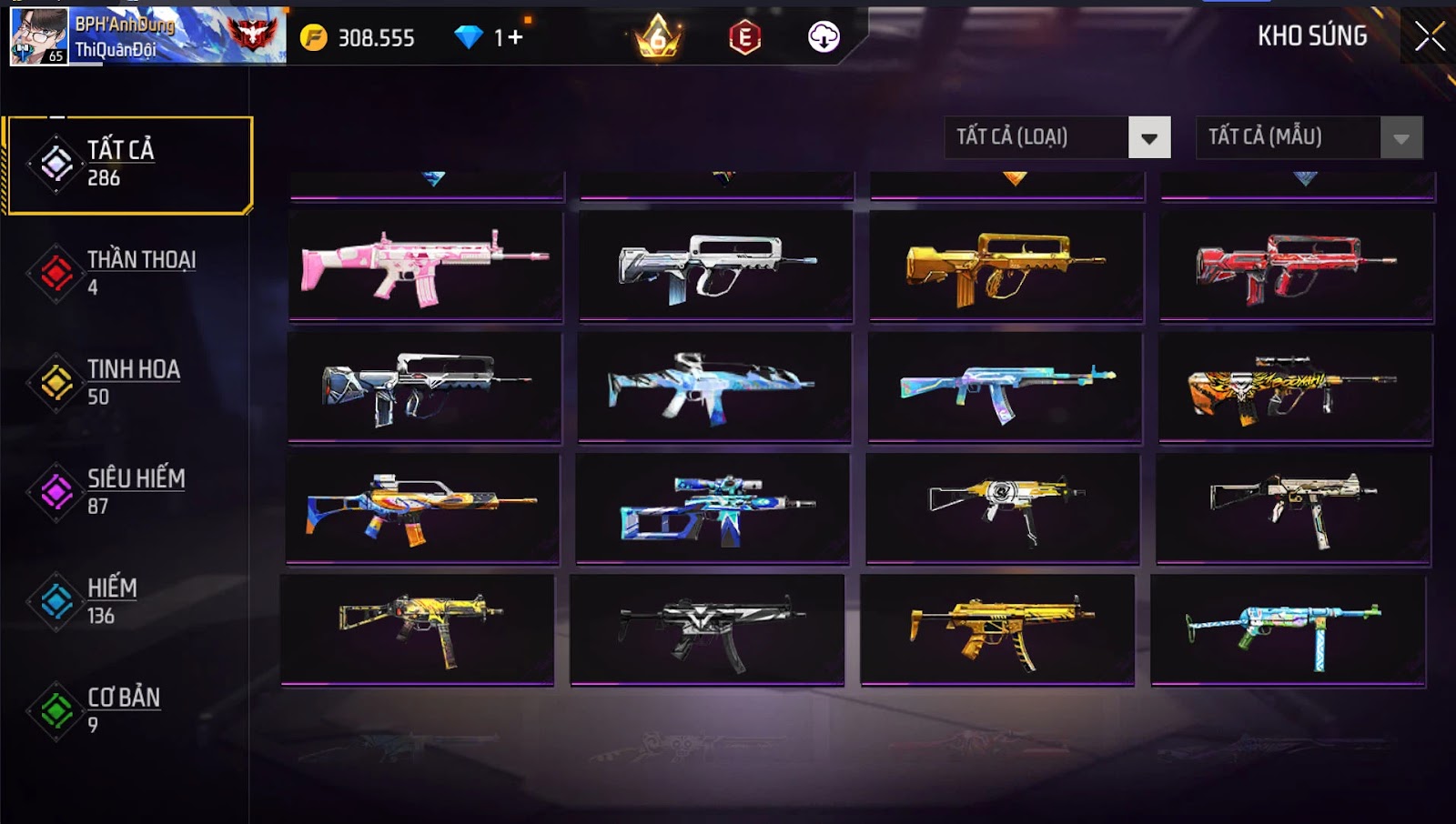The height and width of the screenshot is (824, 1456).
Task: Tap the cloud download icon
Action: 824,37
